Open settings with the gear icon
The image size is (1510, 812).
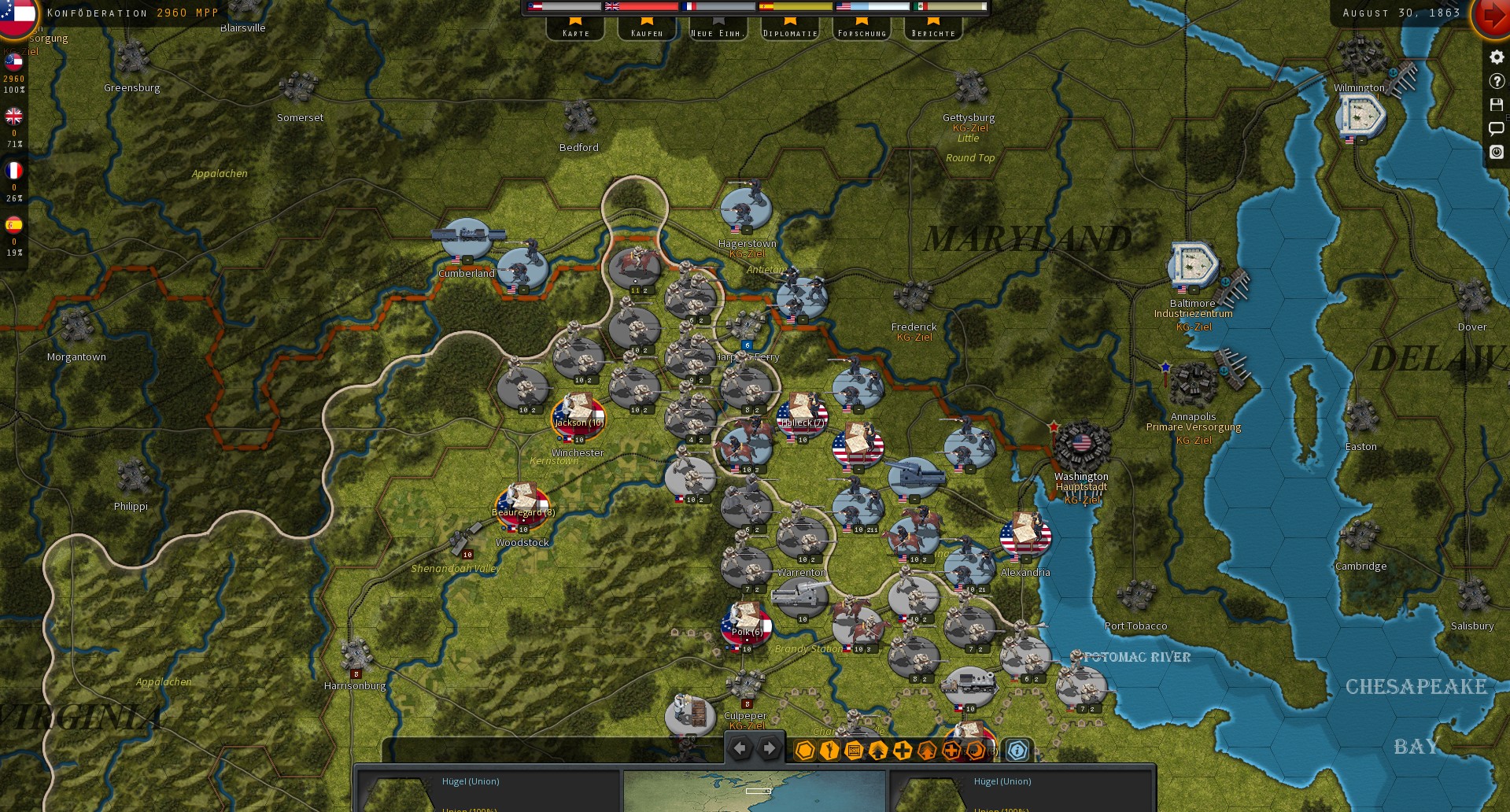1495,57
